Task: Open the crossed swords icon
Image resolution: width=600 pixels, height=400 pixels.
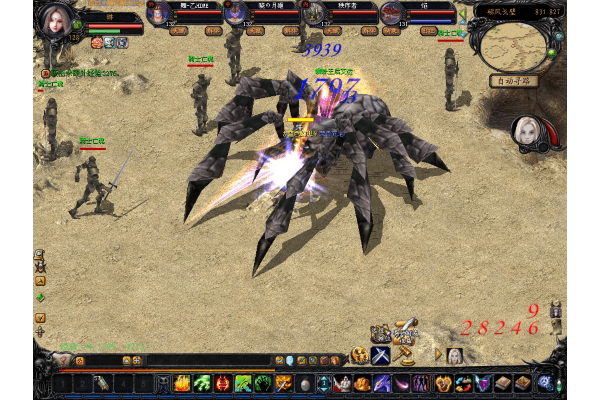Action: click(381, 355)
